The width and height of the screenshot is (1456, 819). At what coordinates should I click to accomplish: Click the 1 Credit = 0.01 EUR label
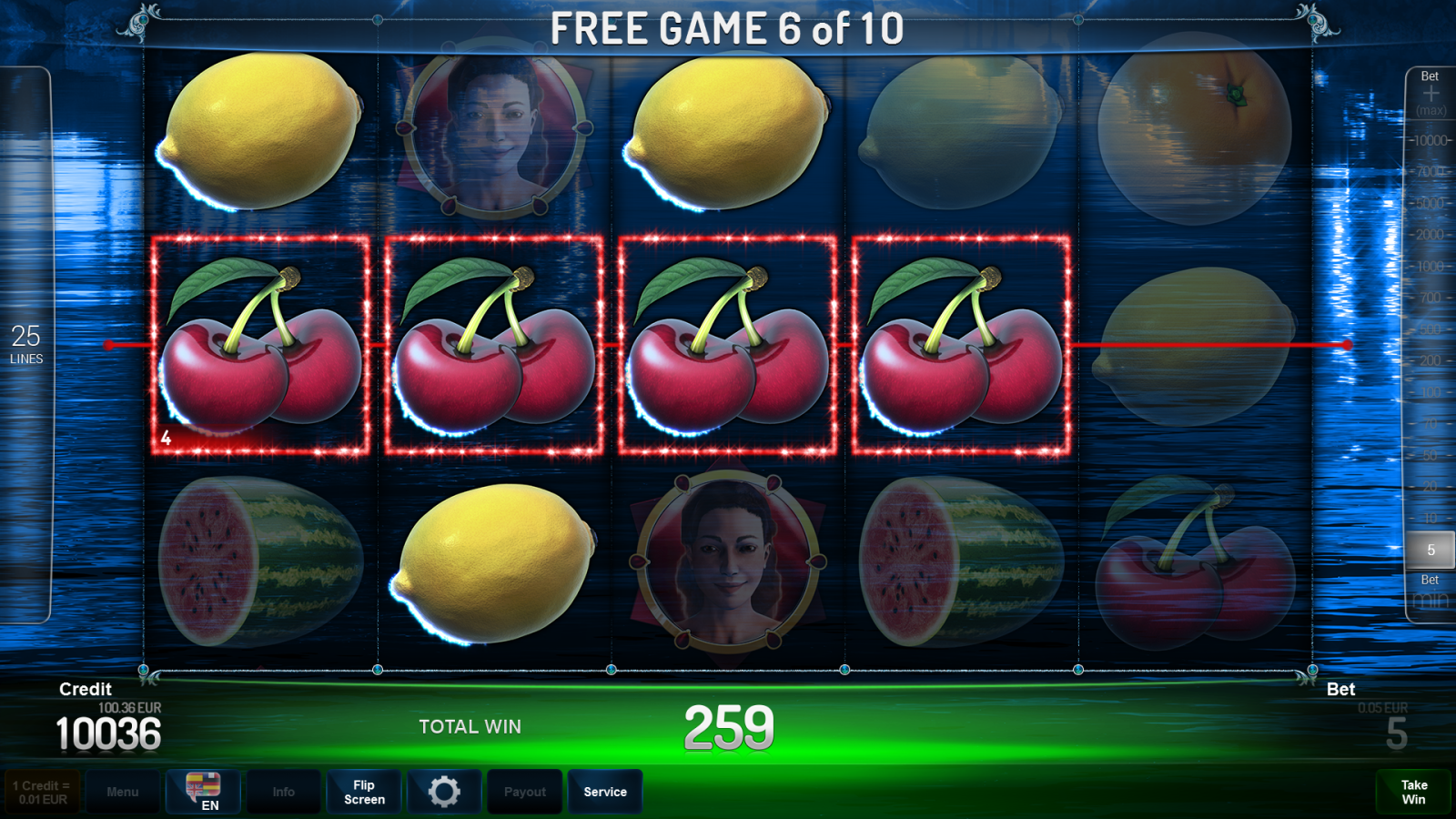coord(40,790)
